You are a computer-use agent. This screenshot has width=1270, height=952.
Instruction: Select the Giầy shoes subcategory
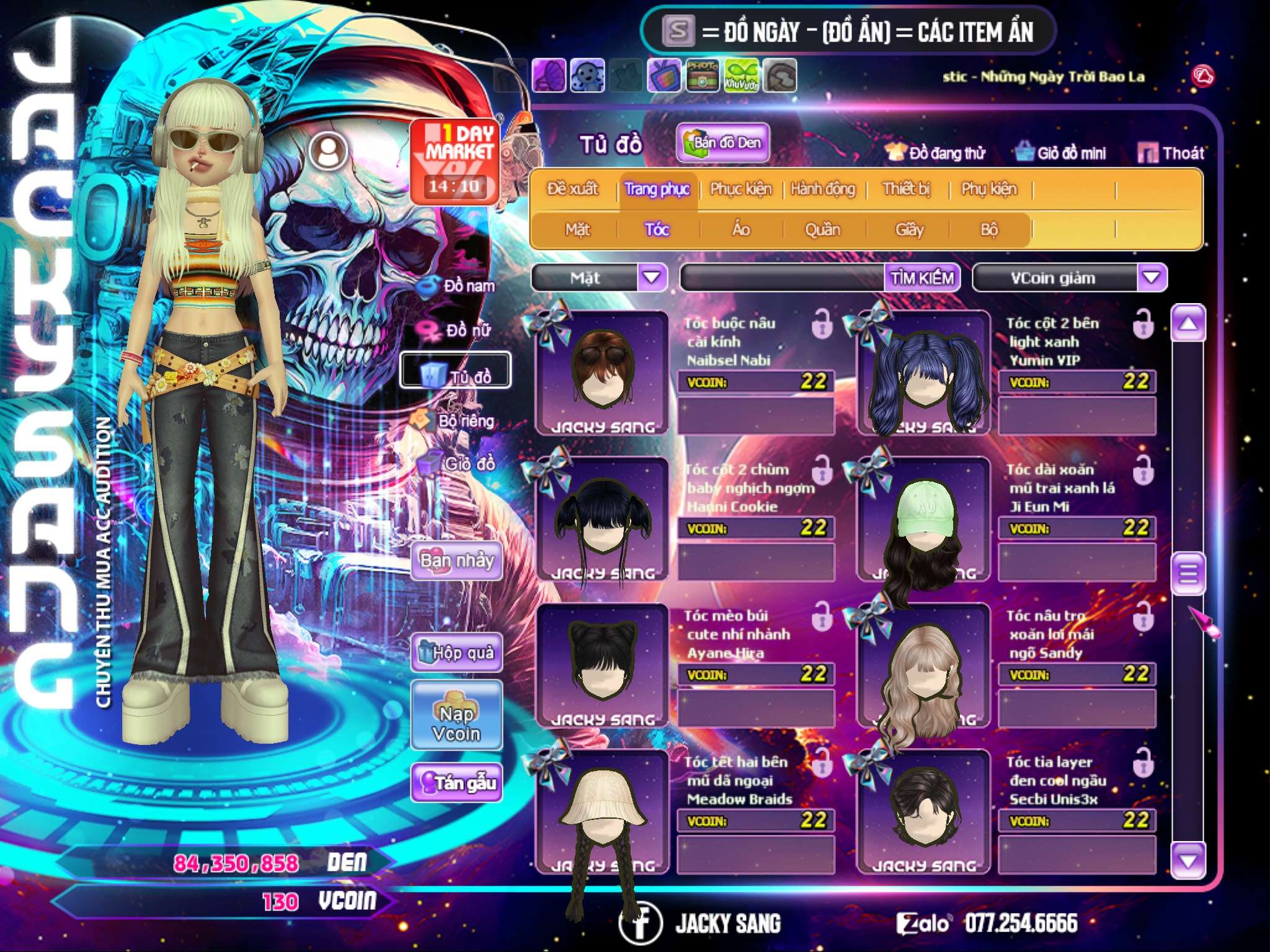coord(909,230)
